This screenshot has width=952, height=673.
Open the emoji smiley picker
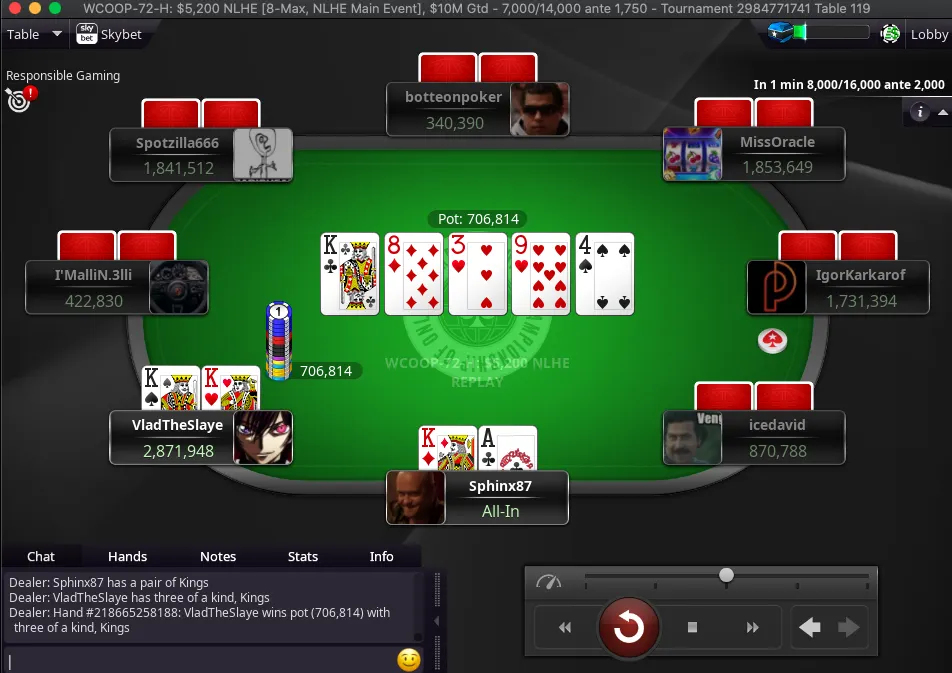408,660
